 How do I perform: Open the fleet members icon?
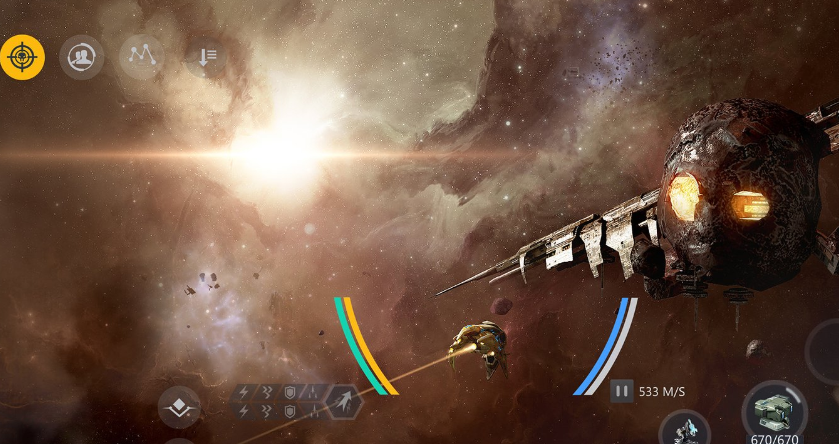[x=81, y=57]
